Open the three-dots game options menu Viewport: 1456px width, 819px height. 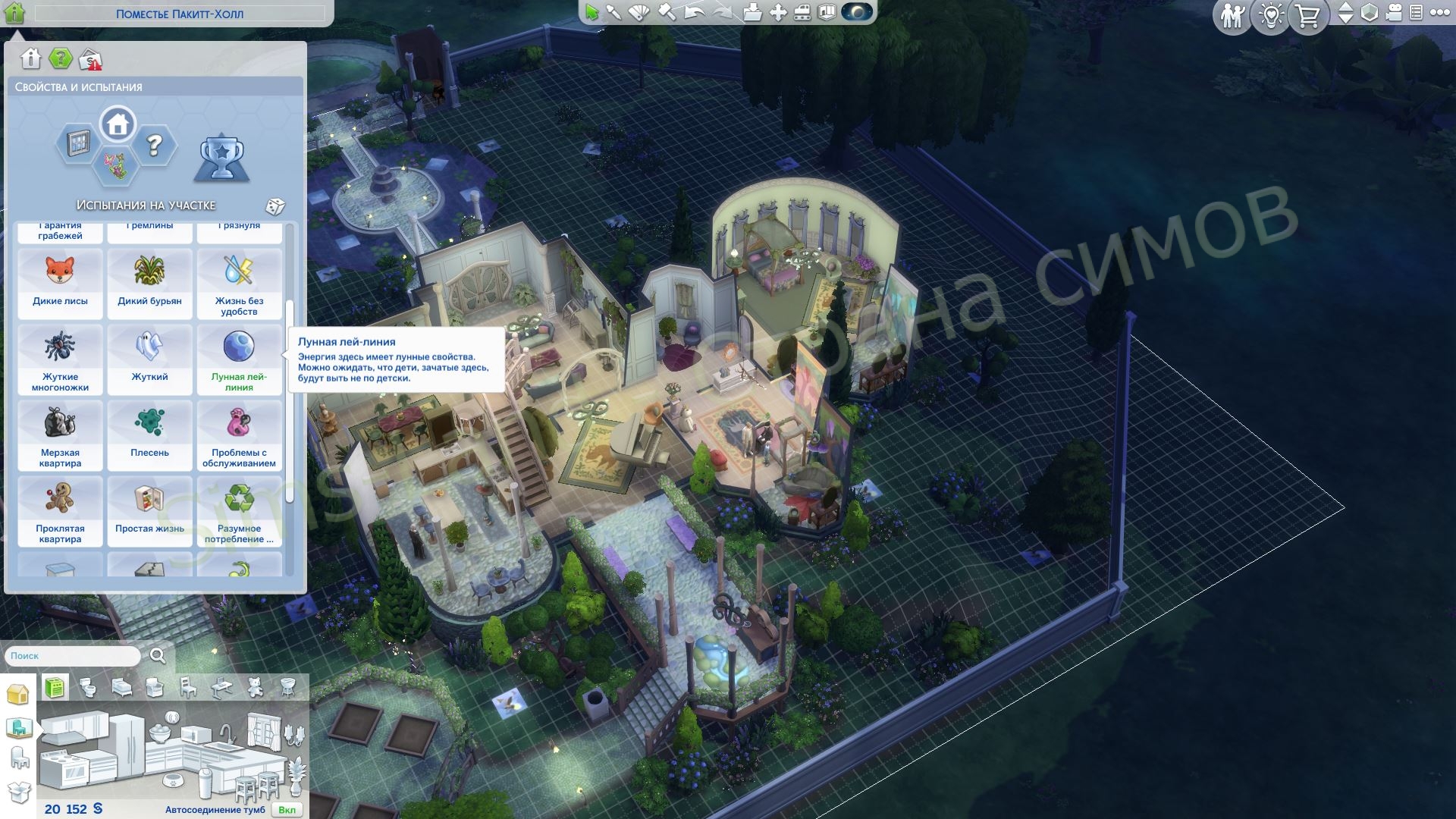[1439, 13]
